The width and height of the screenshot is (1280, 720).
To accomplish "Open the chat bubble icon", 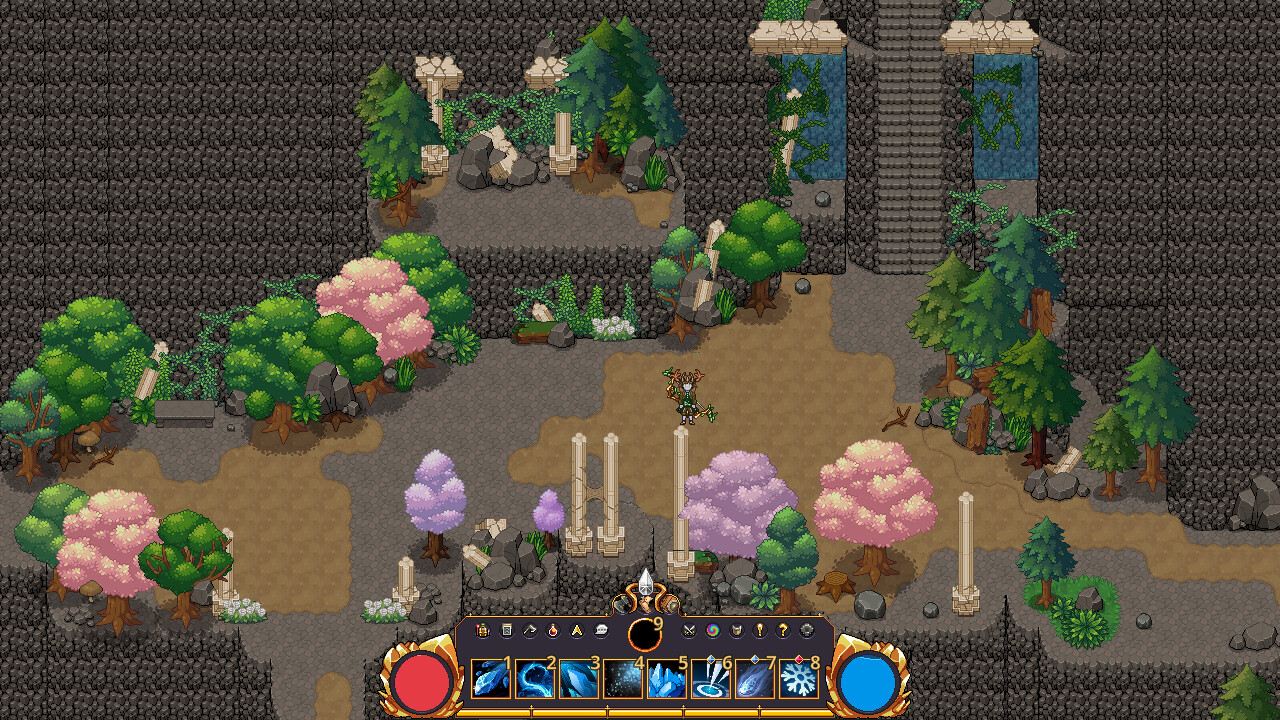I will pyautogui.click(x=601, y=631).
